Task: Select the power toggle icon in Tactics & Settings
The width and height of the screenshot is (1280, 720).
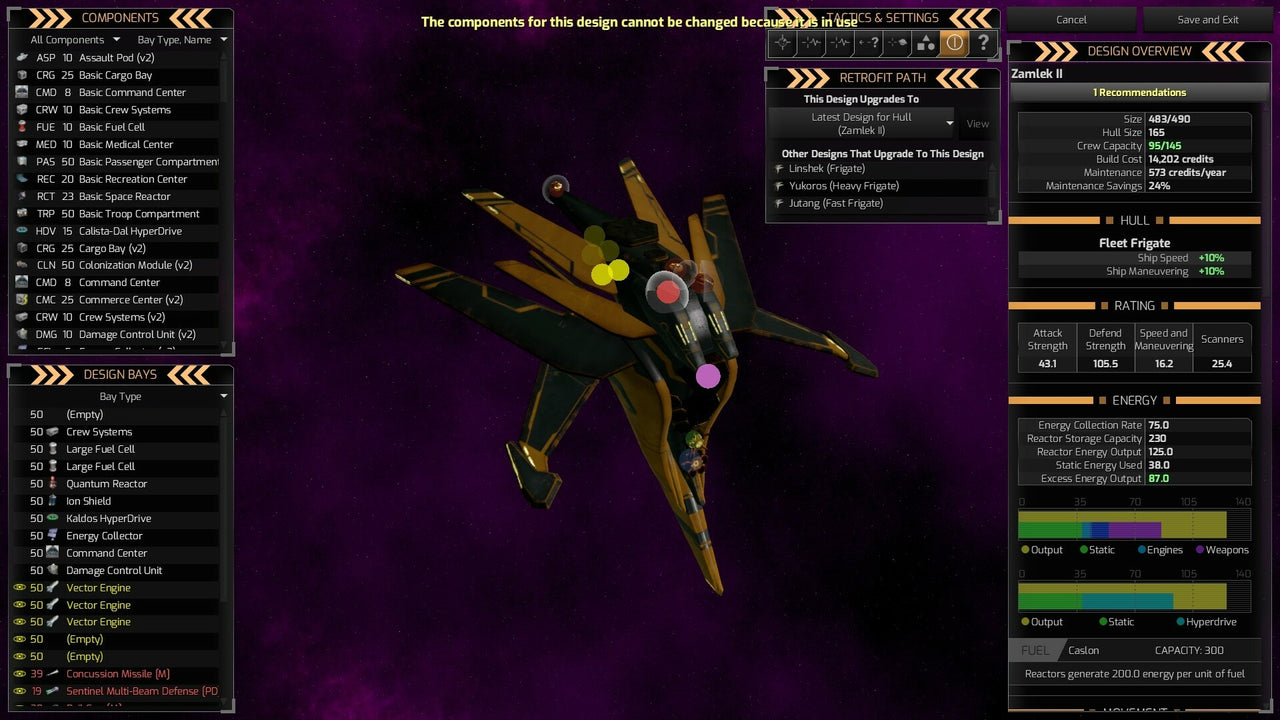Action: tap(955, 42)
